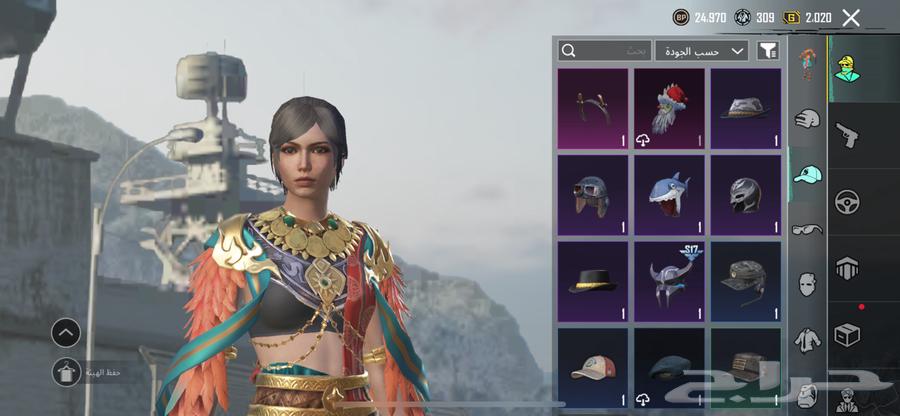Pick the aviator goggles leather helmet
The width and height of the screenshot is (900, 416).
[x=593, y=195]
